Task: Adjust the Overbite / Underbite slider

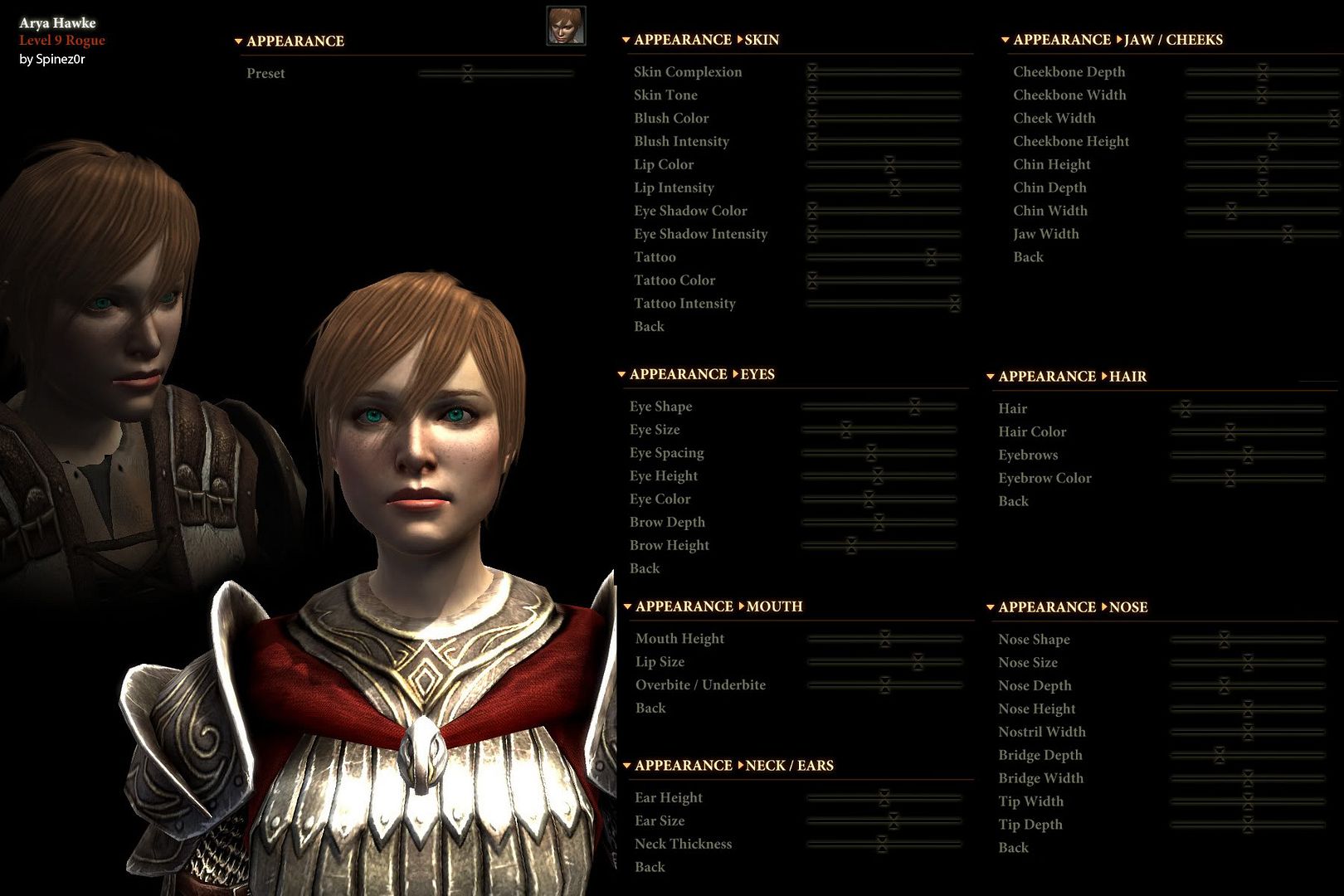Action: click(x=885, y=685)
